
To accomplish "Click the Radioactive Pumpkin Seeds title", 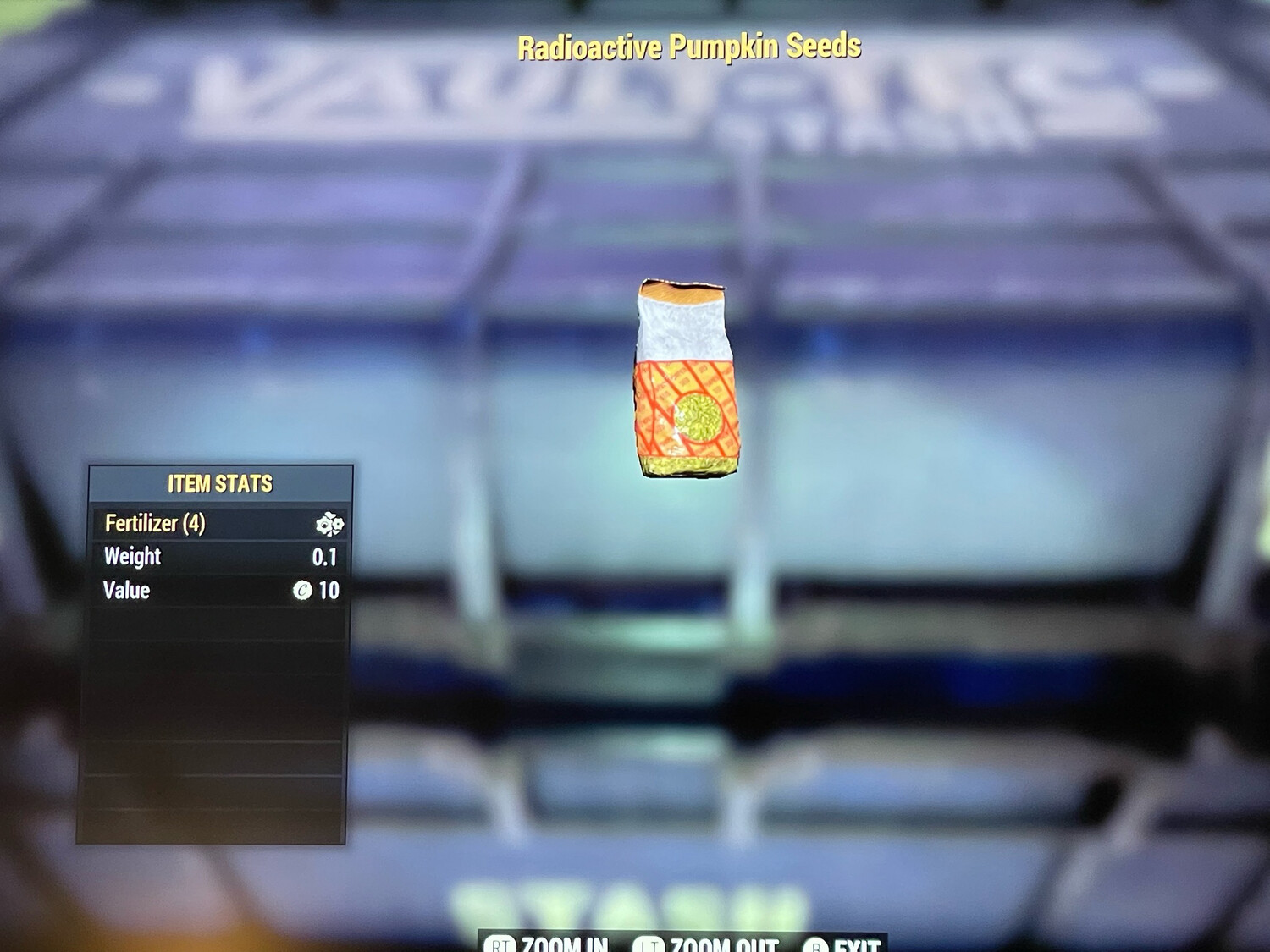I will click(x=690, y=48).
